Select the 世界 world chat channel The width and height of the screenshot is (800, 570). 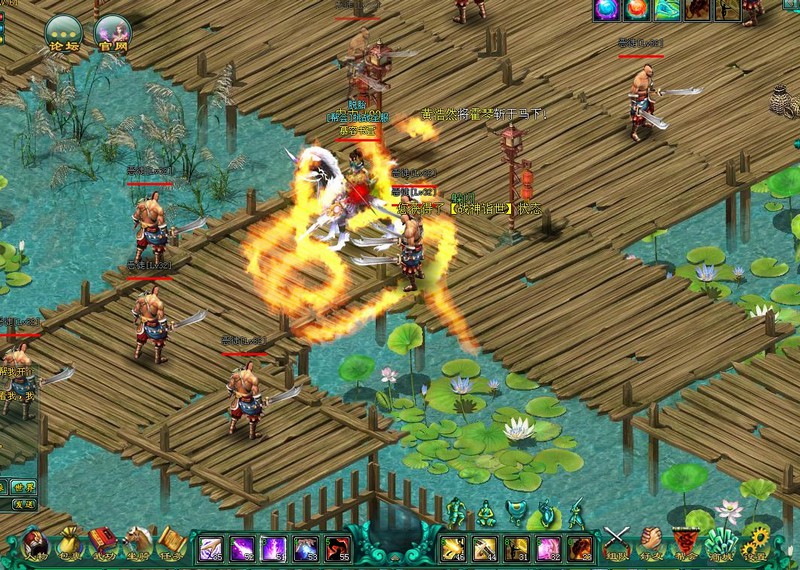24,487
